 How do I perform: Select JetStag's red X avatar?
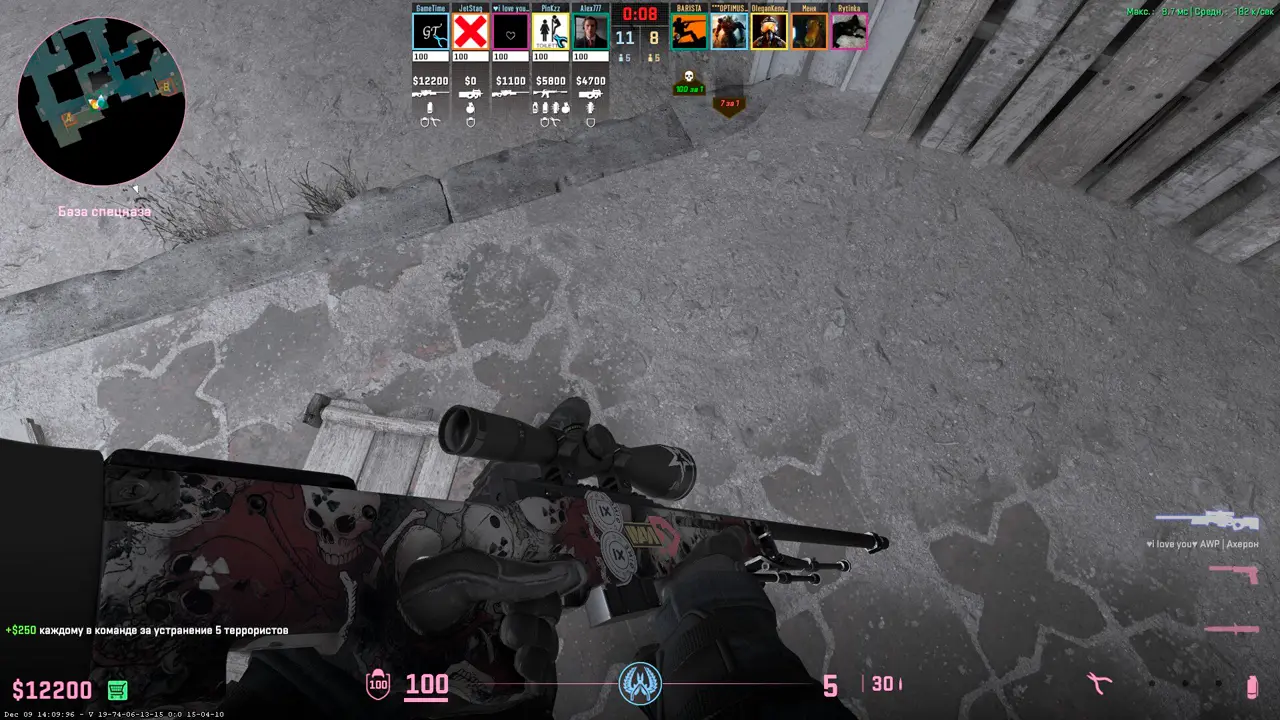pos(470,31)
